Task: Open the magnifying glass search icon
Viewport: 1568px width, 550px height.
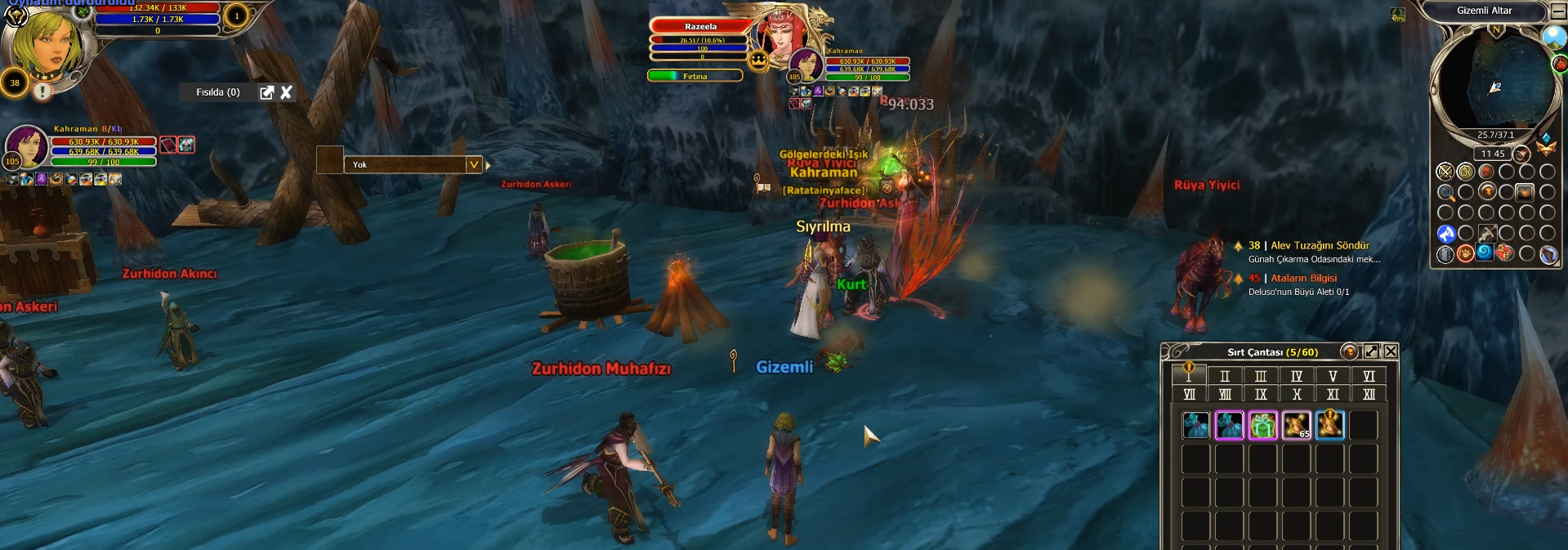Action: [1445, 193]
